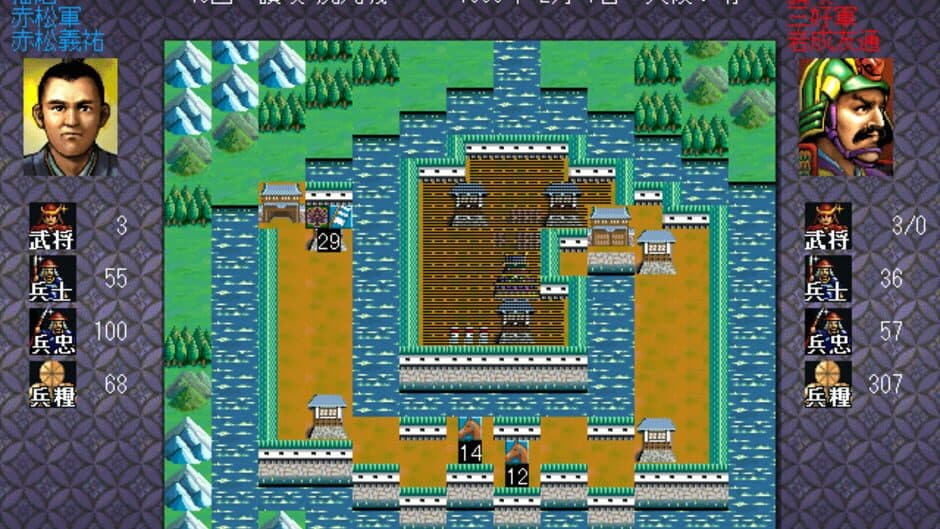Screen dimensions: 940x529
Task: Click the left commander's portrait
Action: pos(70,117)
